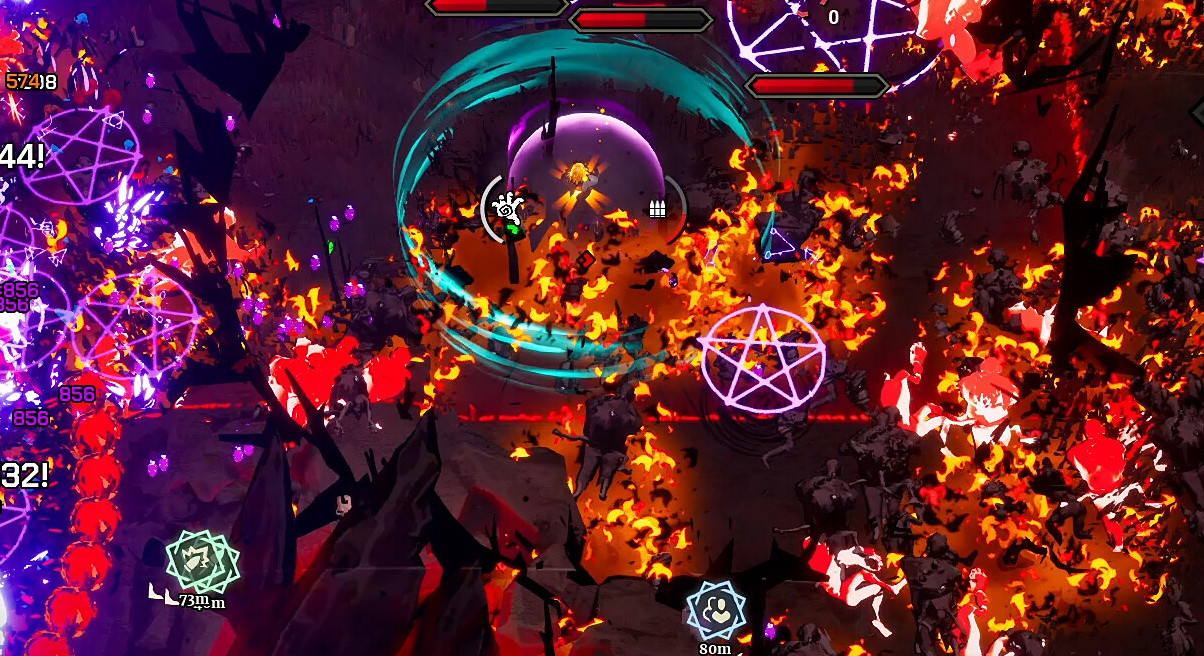Select the blue character waypoint marker at 80m
The image size is (1204, 656).
pyautogui.click(x=716, y=609)
